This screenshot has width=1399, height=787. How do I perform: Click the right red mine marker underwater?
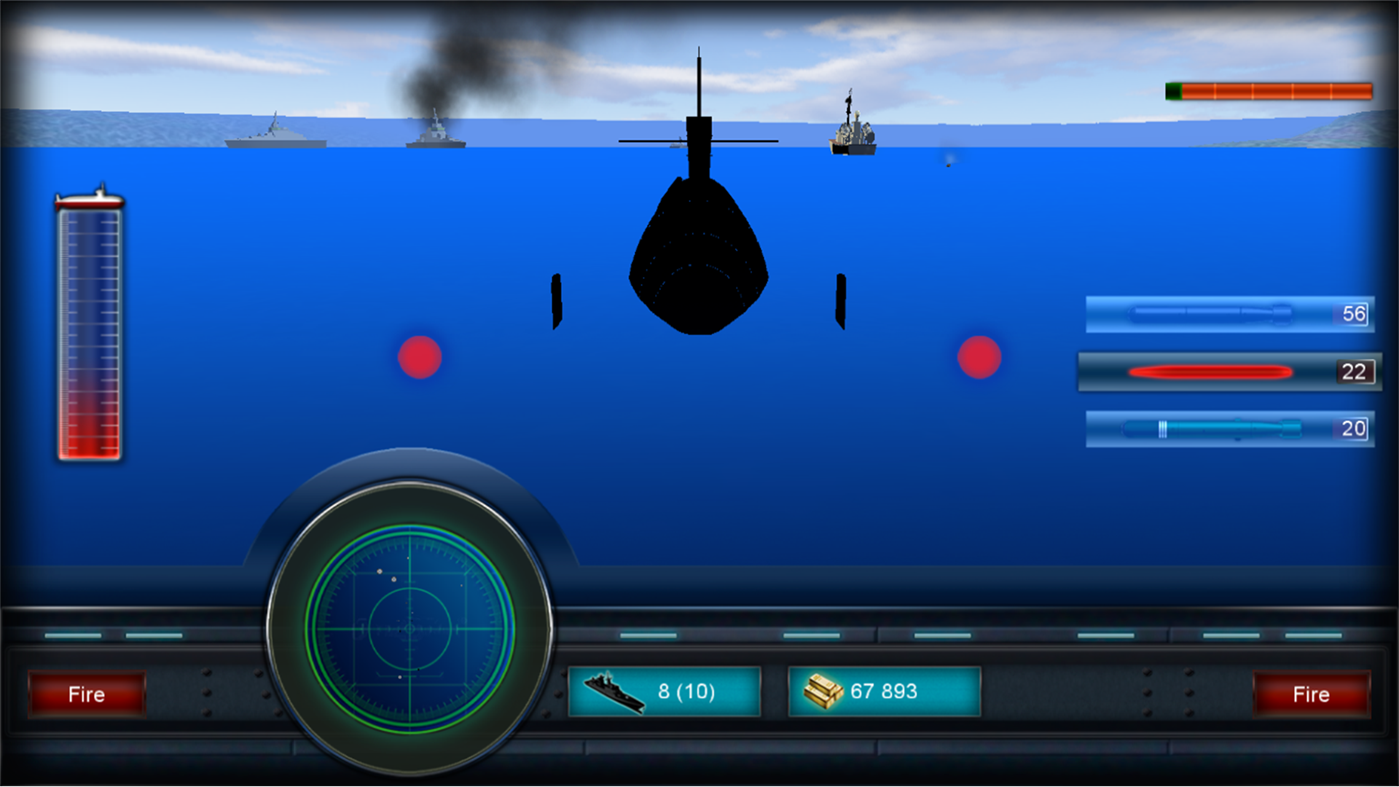pos(978,358)
